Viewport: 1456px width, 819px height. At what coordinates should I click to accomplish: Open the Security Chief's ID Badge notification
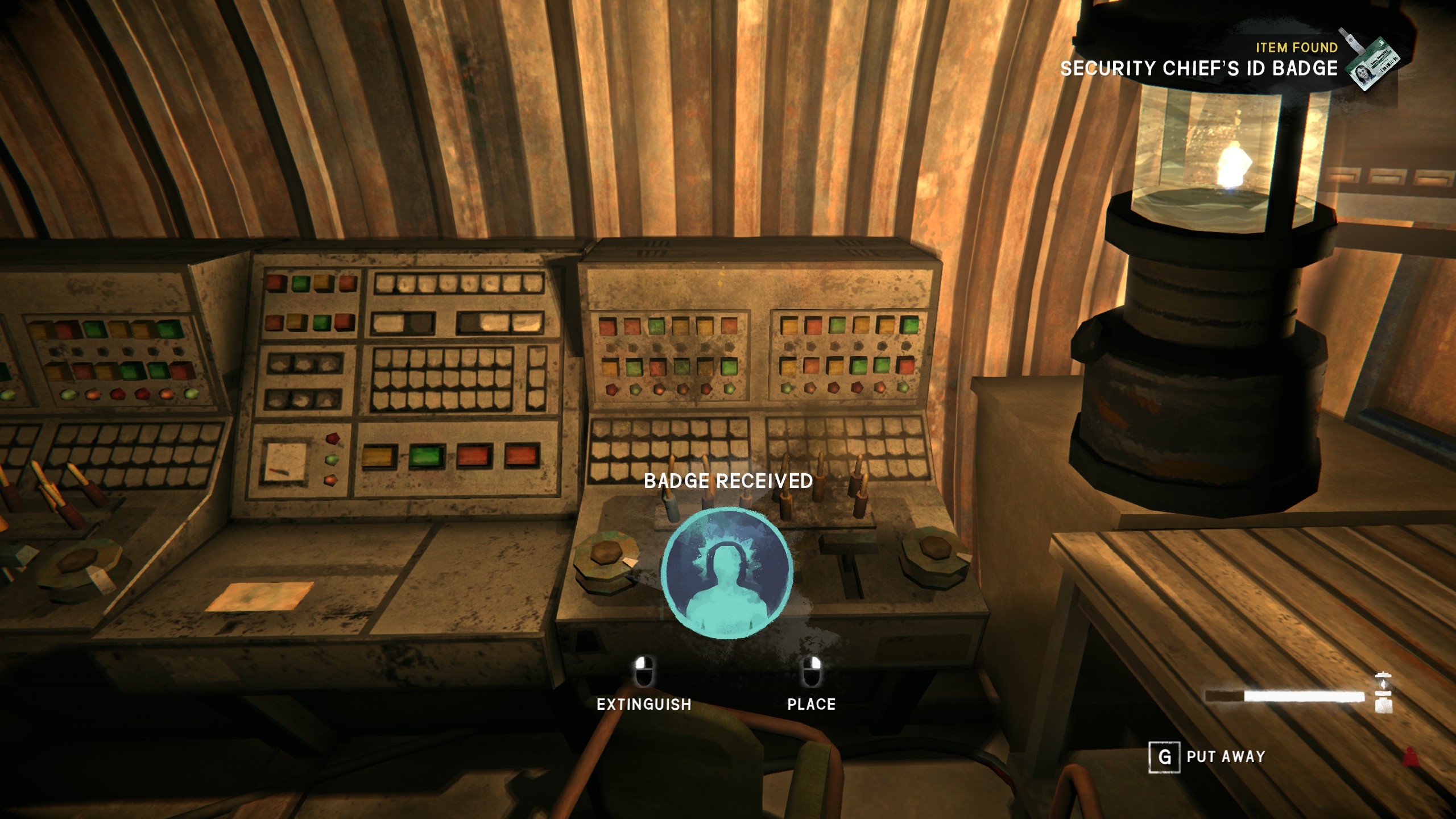click(1199, 68)
